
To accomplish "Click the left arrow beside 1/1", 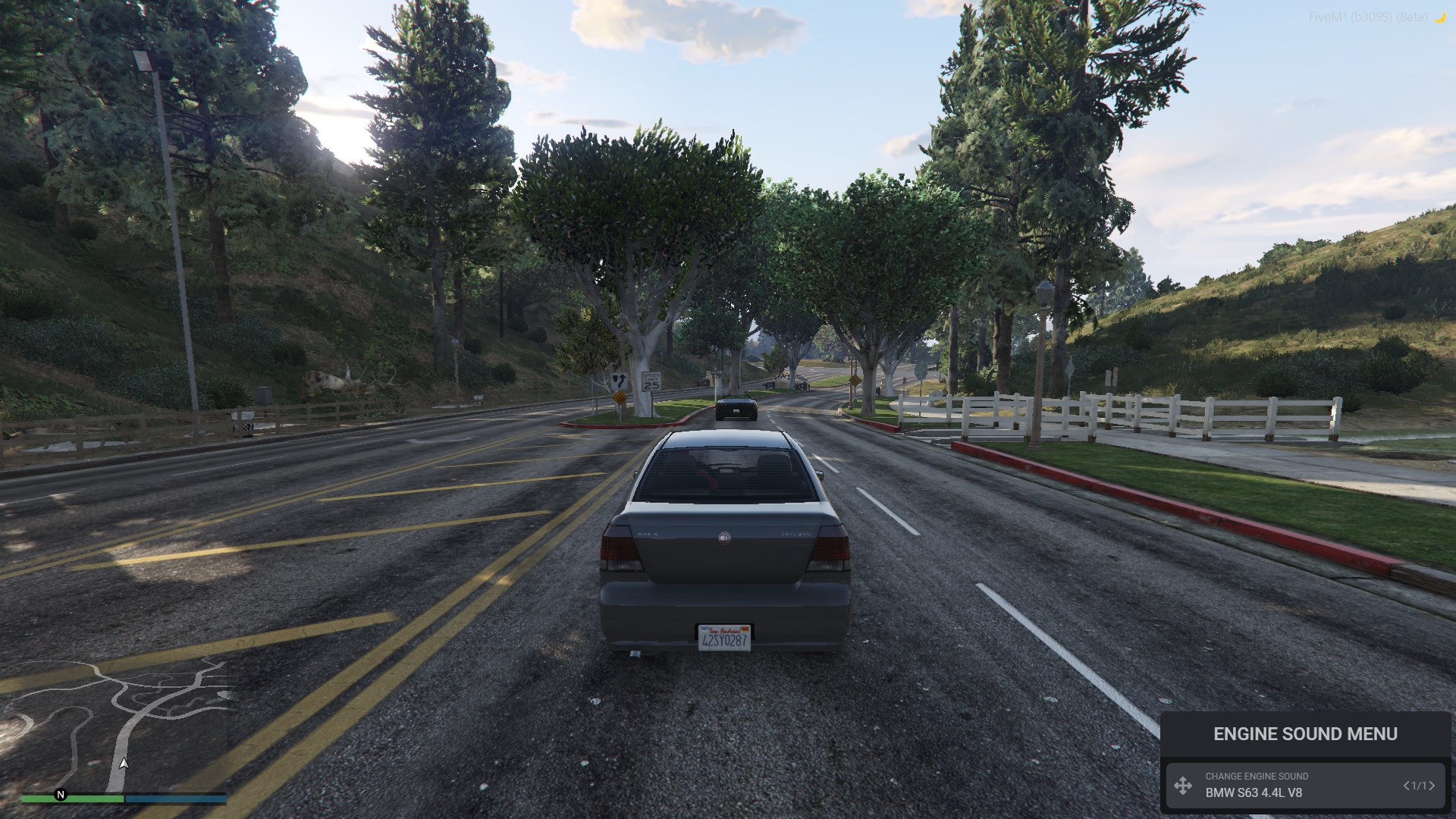I will [1407, 786].
